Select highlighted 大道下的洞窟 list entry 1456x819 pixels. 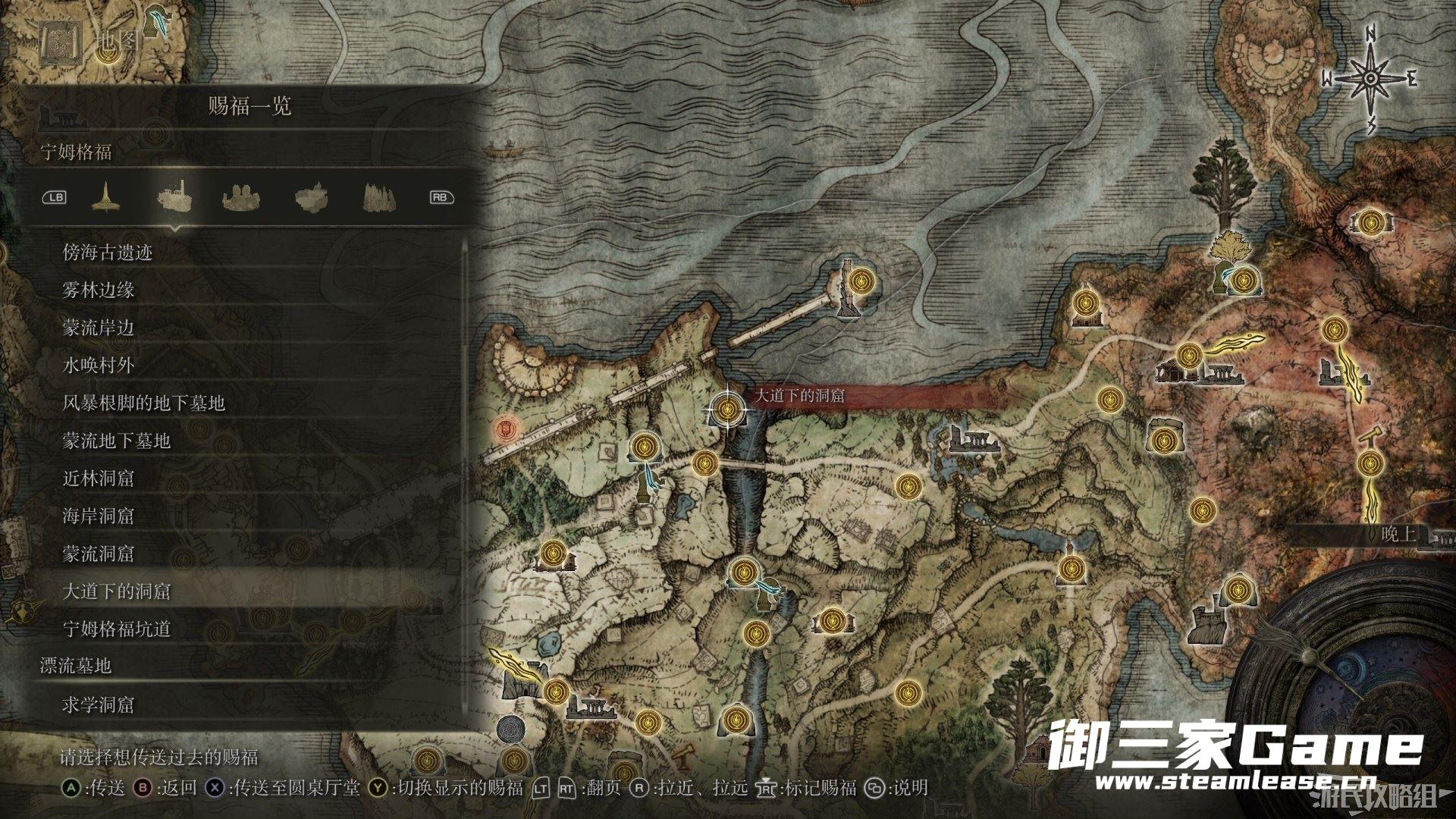[117, 591]
